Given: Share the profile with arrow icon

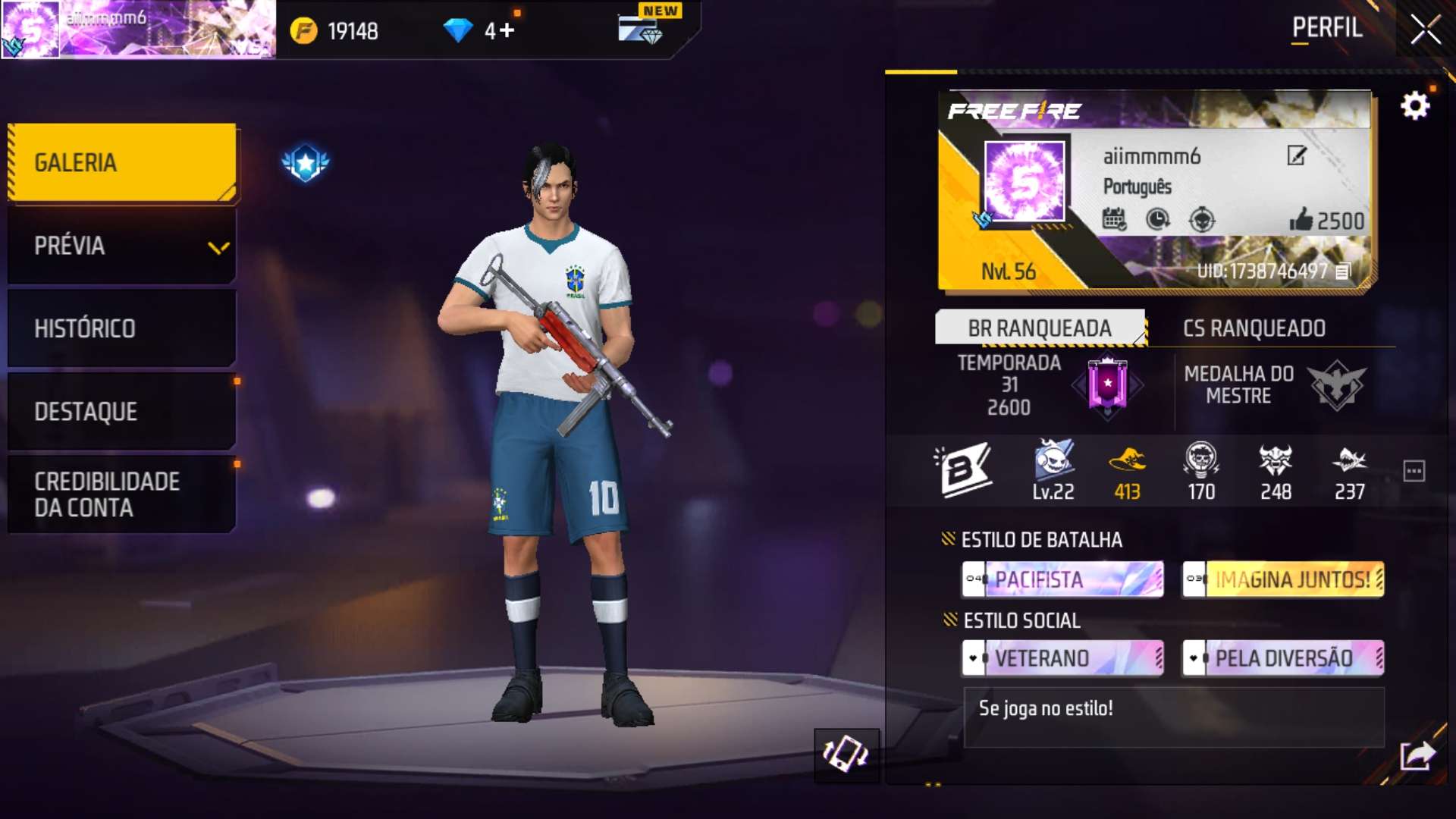Looking at the screenshot, I should (x=1417, y=755).
